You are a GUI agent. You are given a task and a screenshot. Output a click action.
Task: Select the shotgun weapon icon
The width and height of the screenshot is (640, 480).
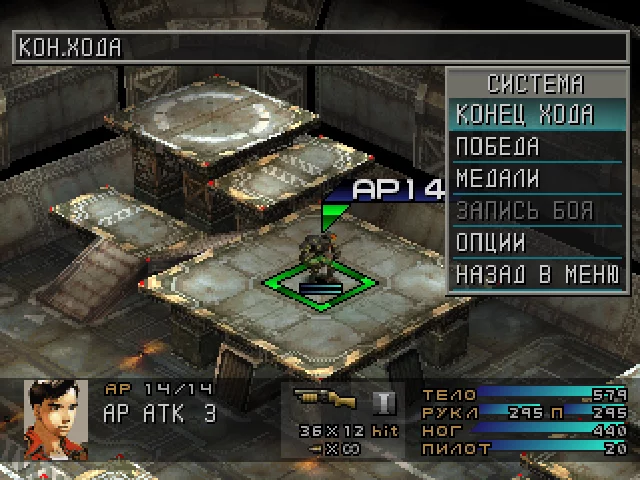pyautogui.click(x=326, y=401)
